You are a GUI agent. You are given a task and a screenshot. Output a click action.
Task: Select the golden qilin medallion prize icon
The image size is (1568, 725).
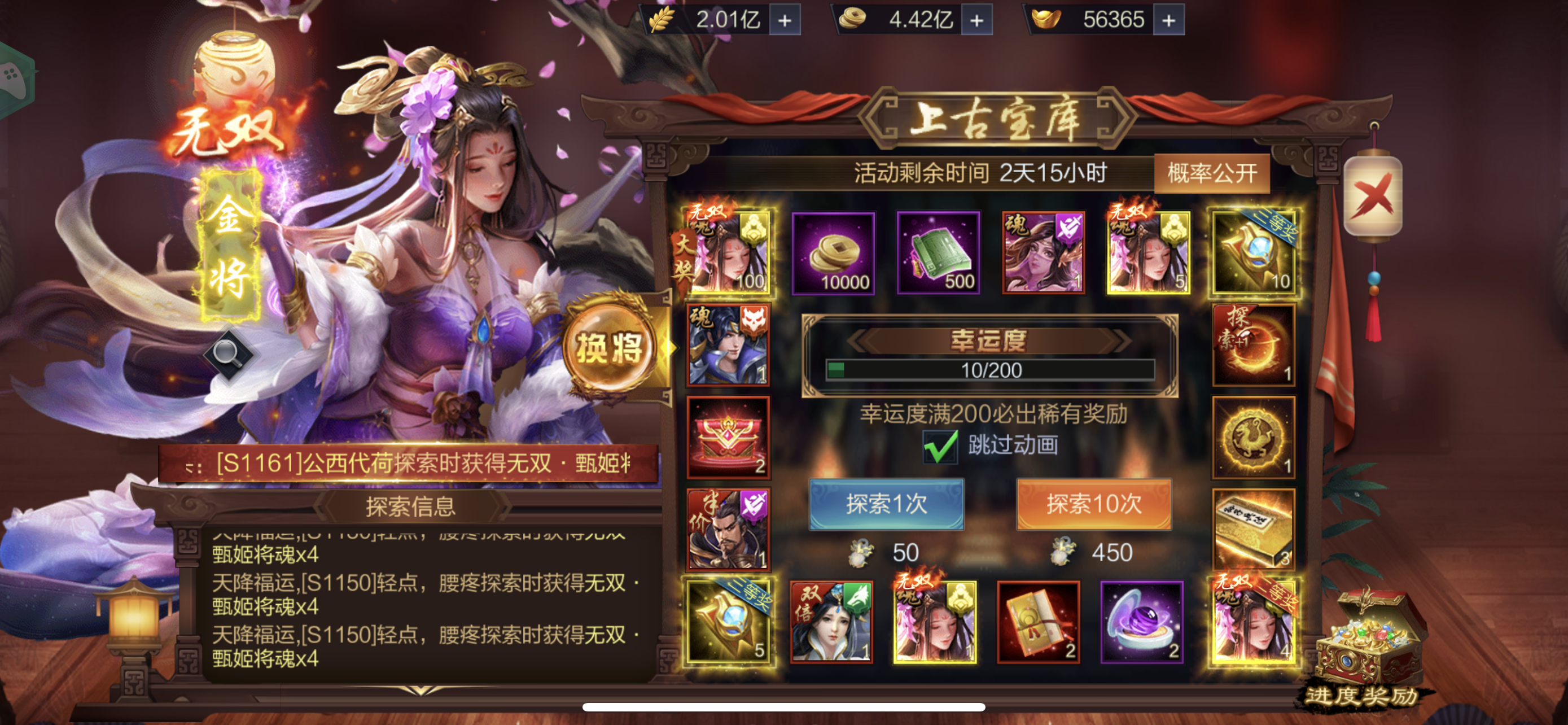[x=1253, y=439]
